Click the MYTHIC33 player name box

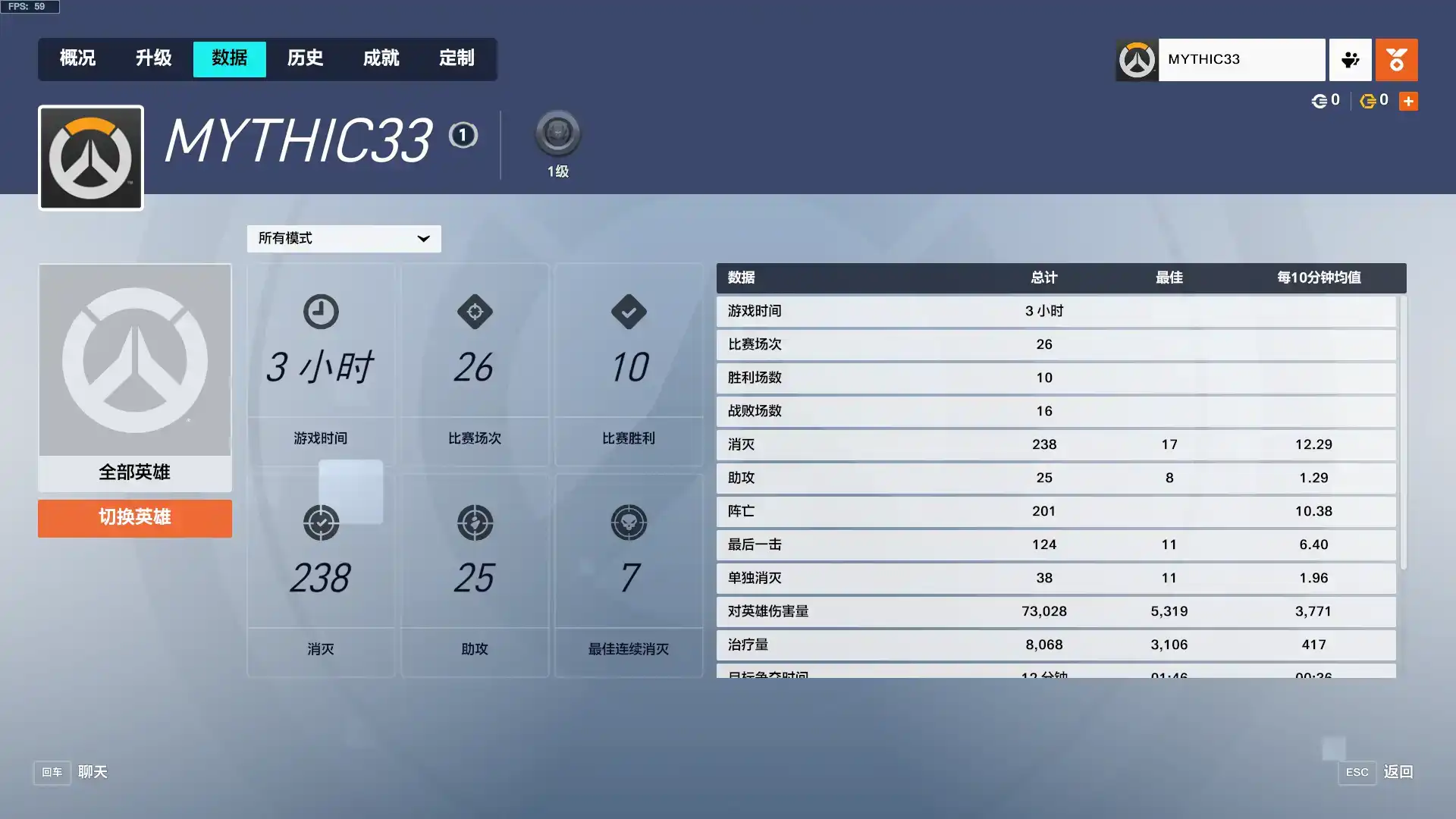coord(1241,59)
